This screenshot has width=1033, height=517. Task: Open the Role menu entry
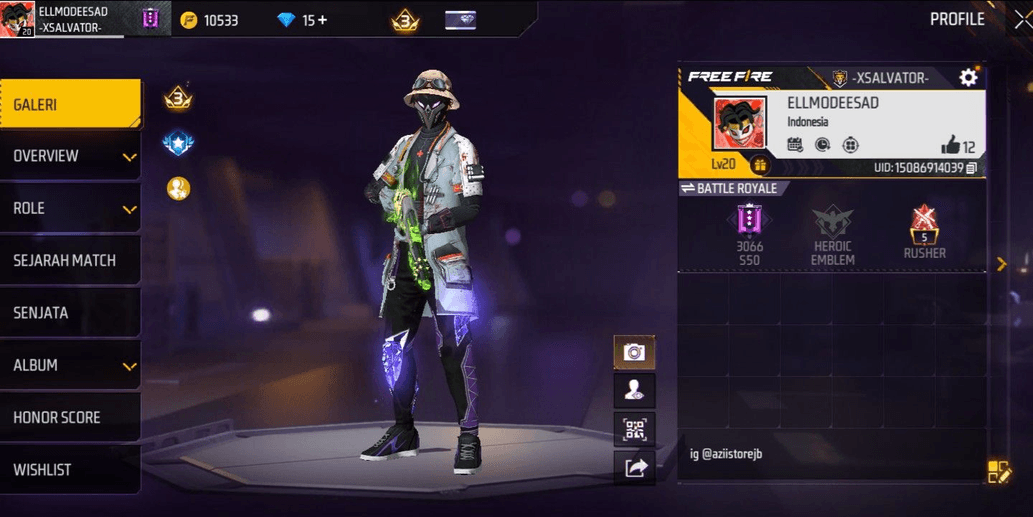point(70,208)
